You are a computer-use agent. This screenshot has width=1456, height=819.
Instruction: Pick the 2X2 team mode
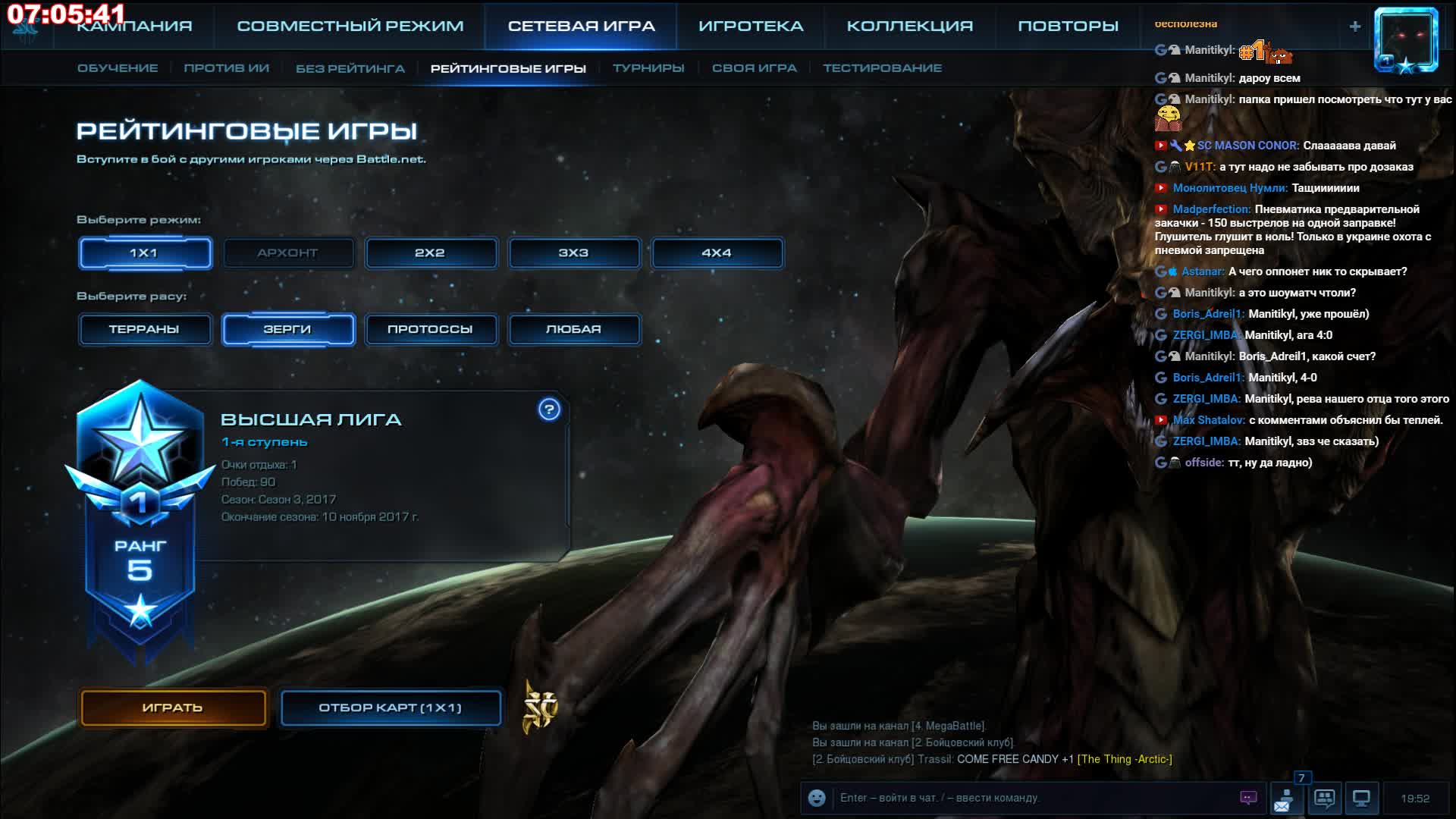coord(430,253)
